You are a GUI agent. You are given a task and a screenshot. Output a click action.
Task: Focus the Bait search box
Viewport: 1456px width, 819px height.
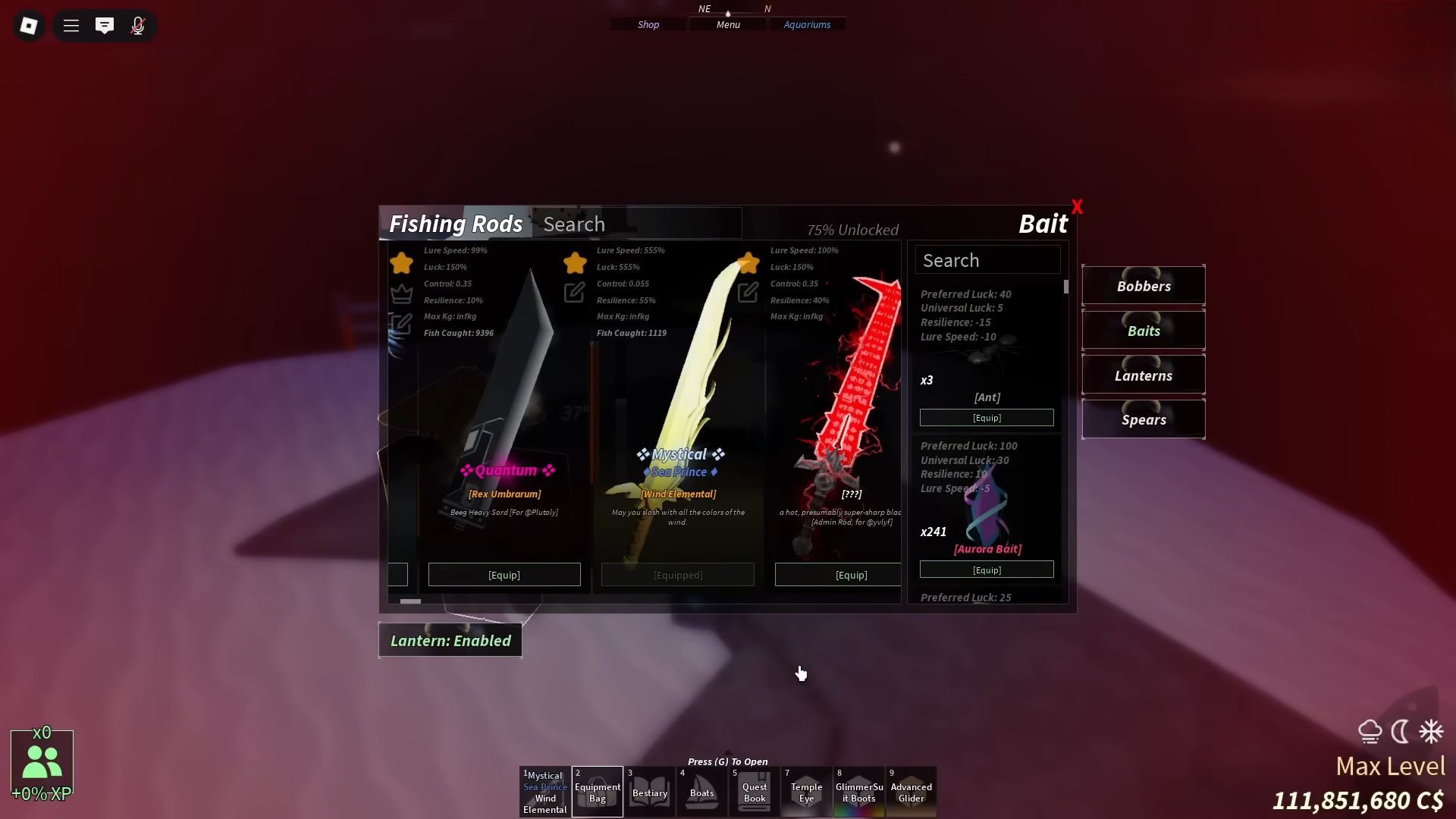(x=987, y=260)
